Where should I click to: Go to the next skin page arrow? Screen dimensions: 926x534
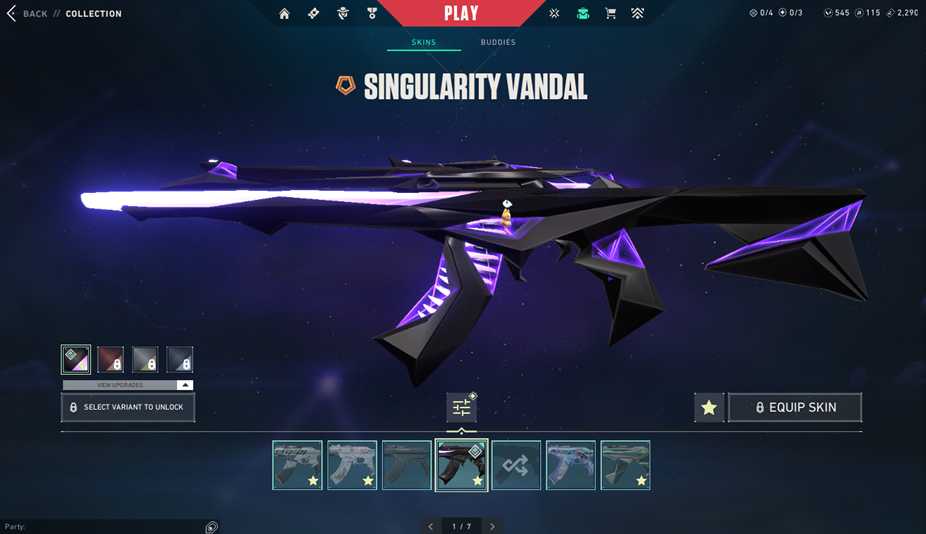click(492, 526)
